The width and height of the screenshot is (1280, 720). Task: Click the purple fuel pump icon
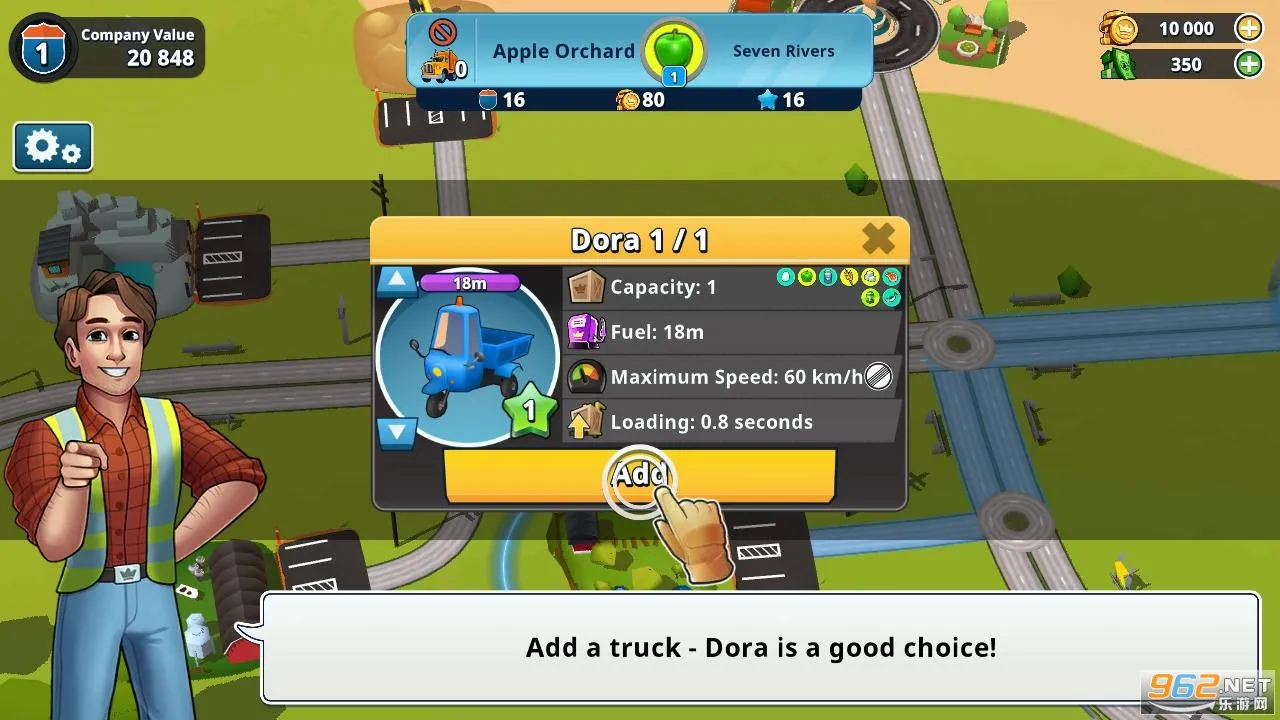click(x=588, y=331)
